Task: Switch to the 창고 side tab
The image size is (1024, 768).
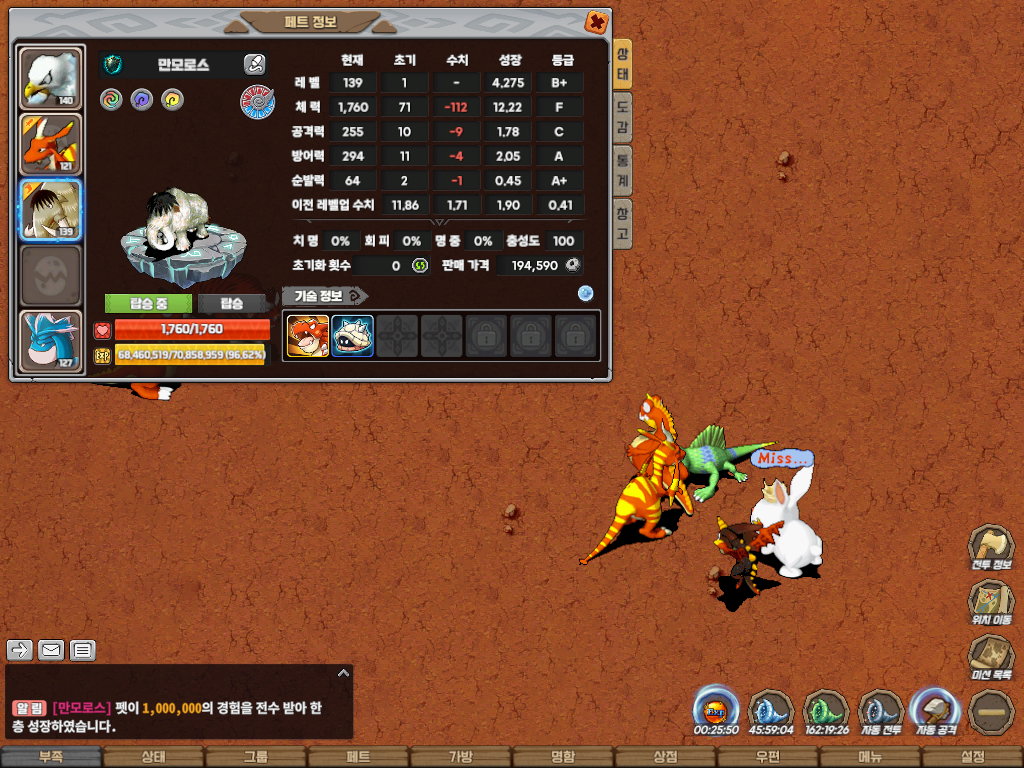Action: 622,223
